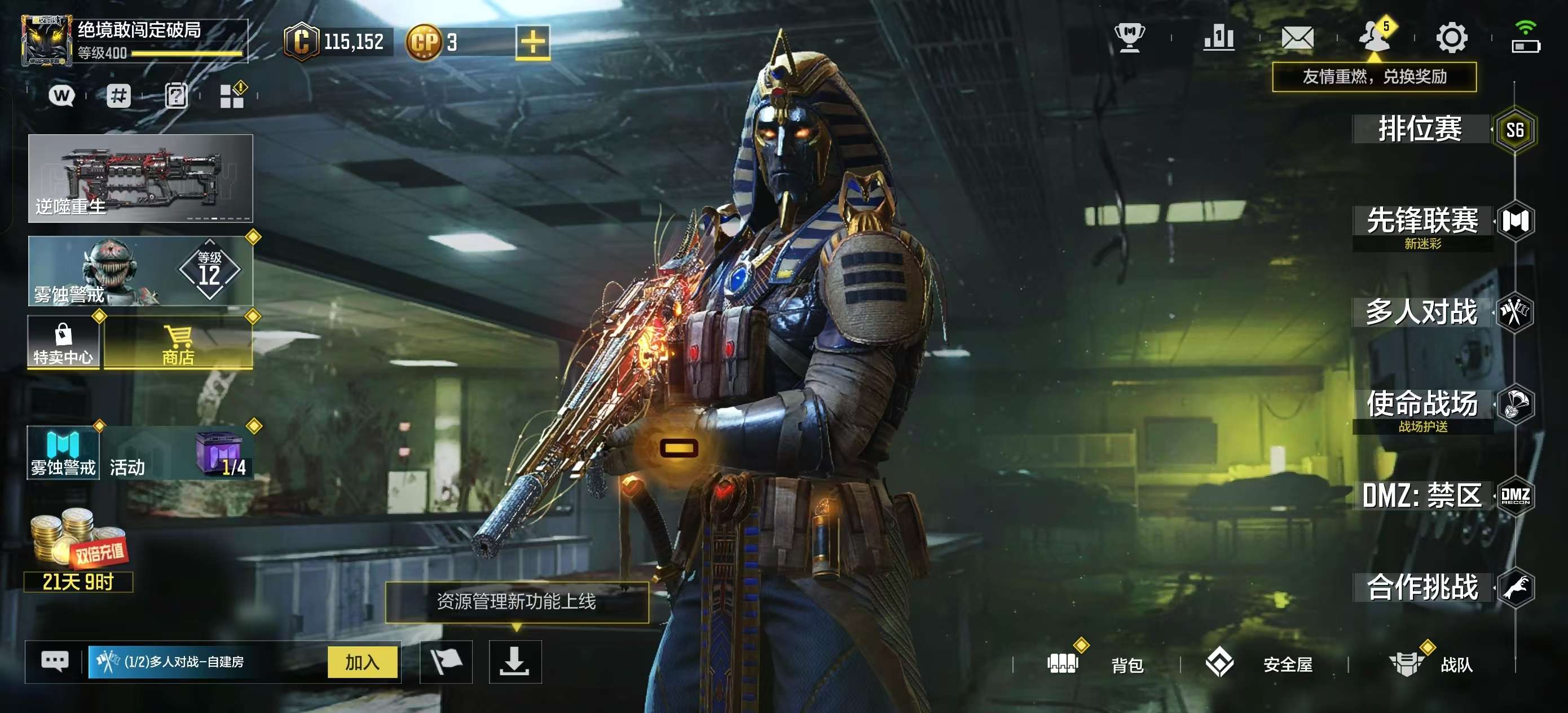View the leaderboard bar chart icon
Viewport: 1568px width, 713px height.
click(1219, 38)
